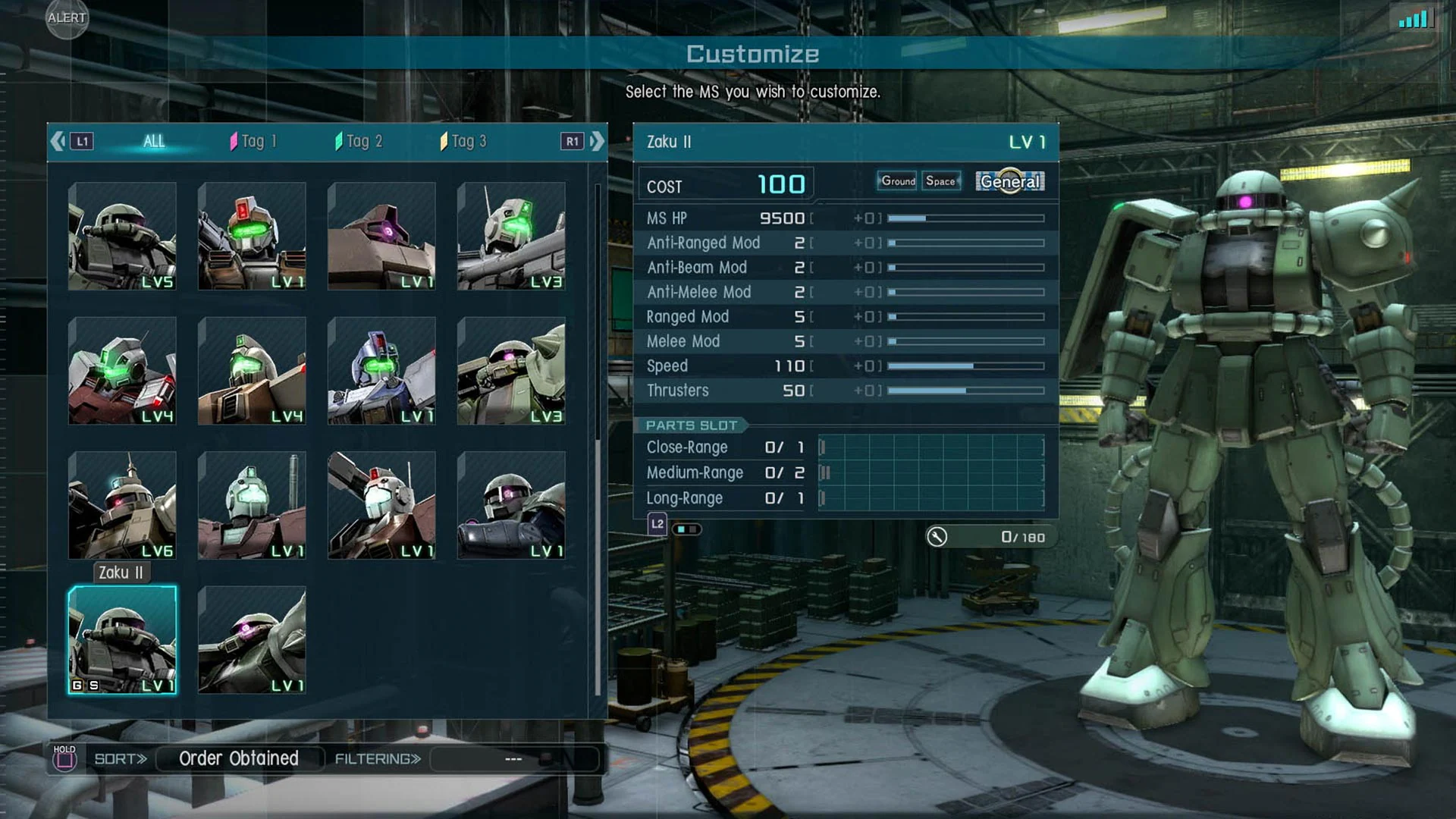This screenshot has width=1456, height=819.
Task: Click the Order Obtained sort field
Action: tap(239, 758)
